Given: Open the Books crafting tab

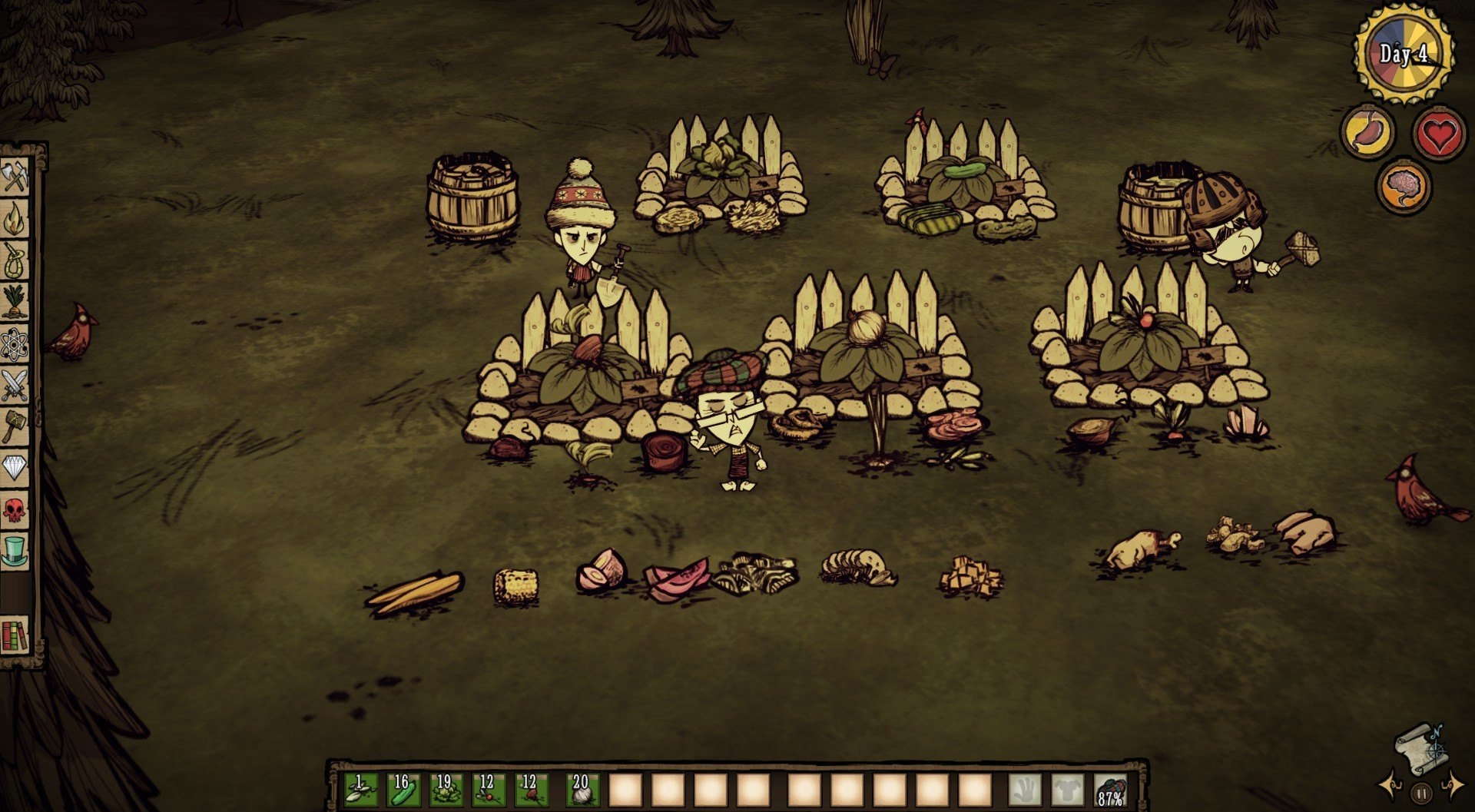Looking at the screenshot, I should tap(15, 635).
